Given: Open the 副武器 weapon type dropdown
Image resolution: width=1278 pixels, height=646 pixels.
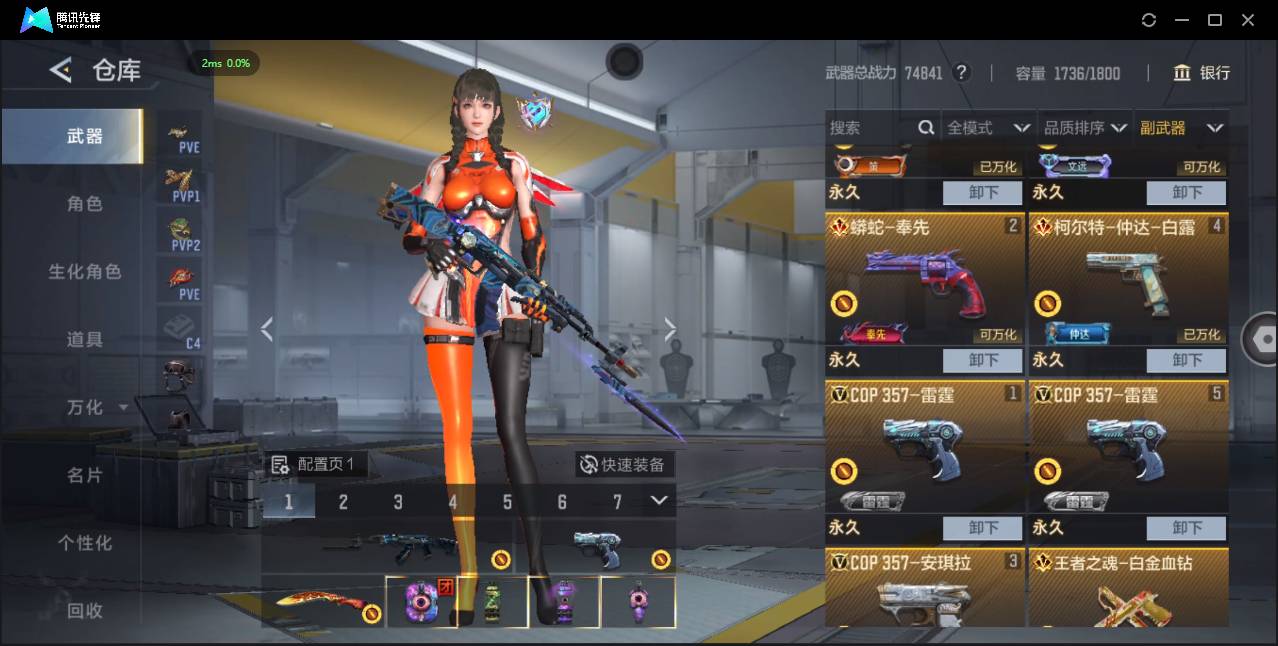Looking at the screenshot, I should point(1181,128).
